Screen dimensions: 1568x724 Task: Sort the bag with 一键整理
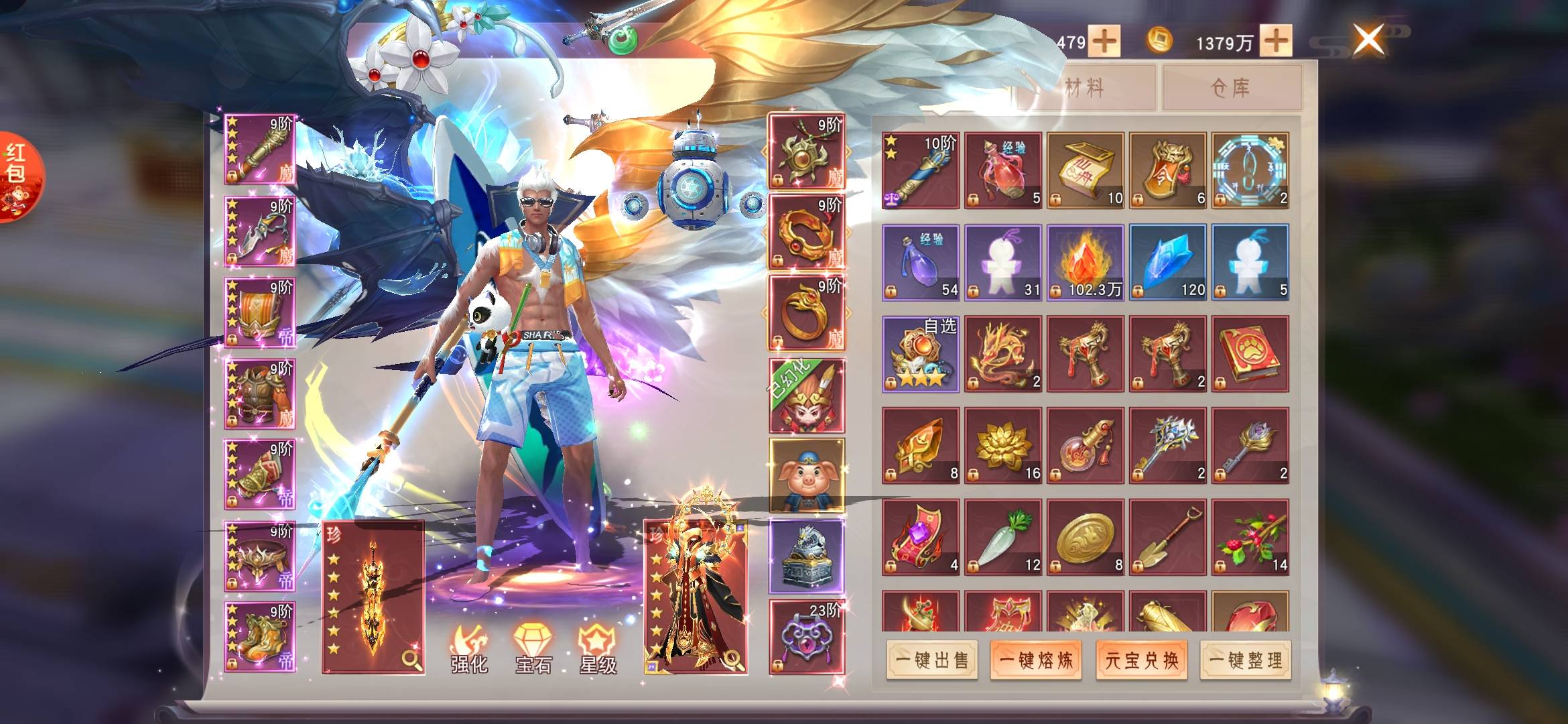pyautogui.click(x=1246, y=660)
